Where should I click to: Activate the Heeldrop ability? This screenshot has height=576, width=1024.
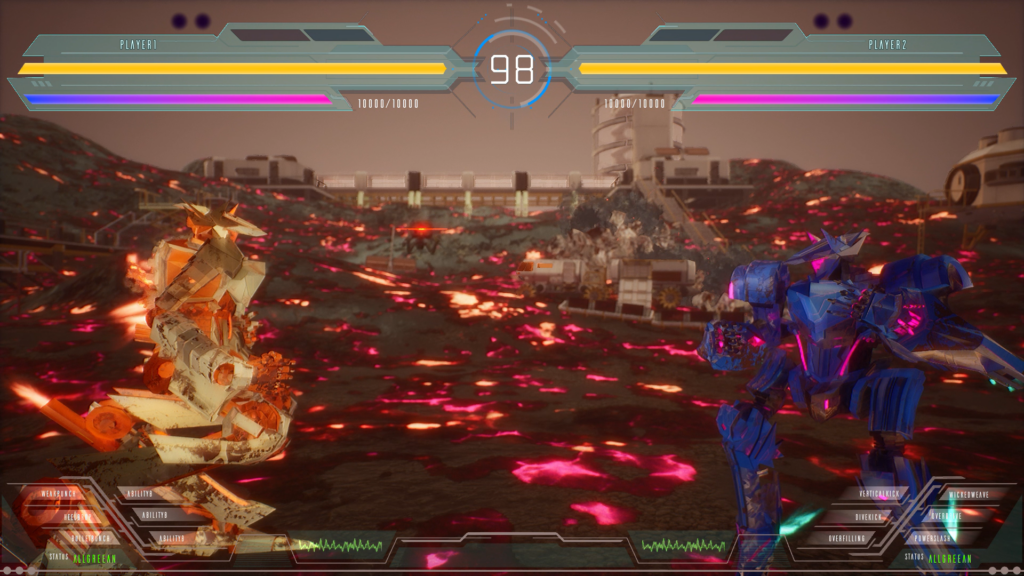(76, 516)
